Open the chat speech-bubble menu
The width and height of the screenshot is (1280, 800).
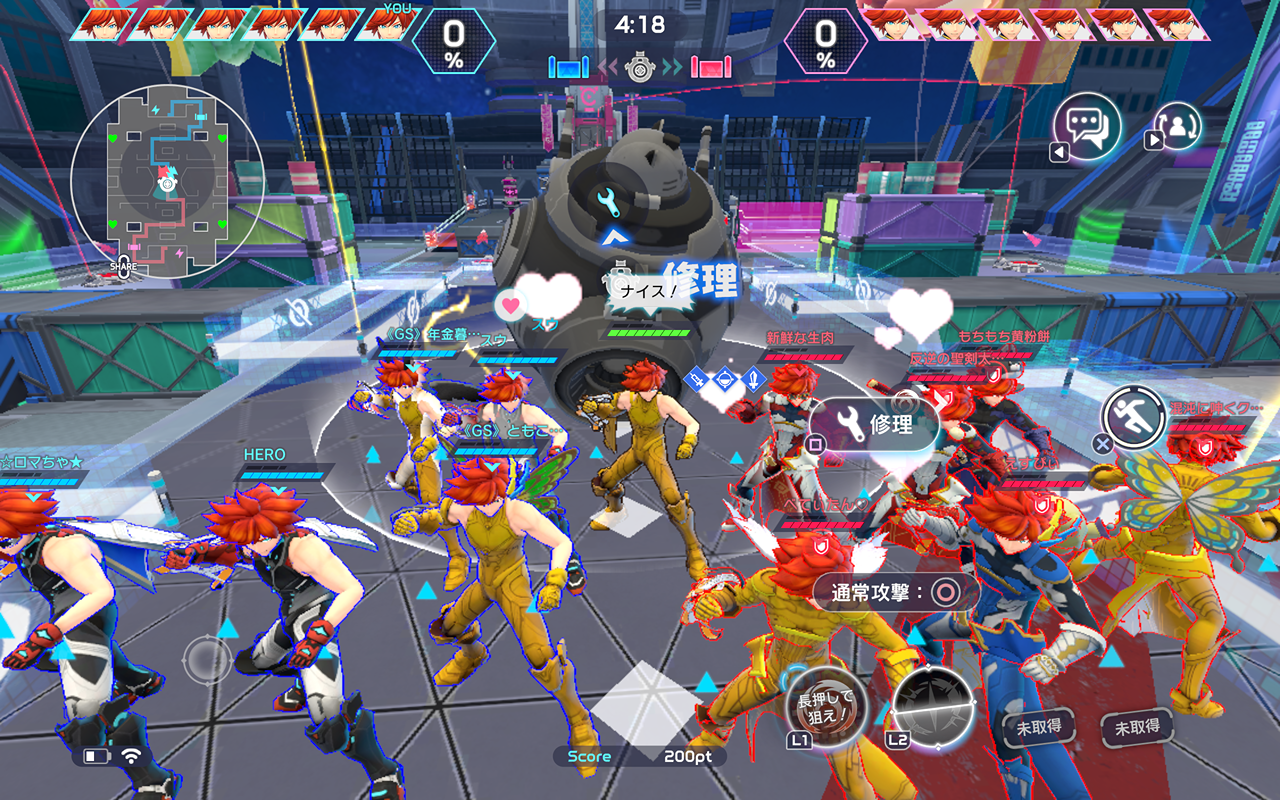pyautogui.click(x=1087, y=127)
